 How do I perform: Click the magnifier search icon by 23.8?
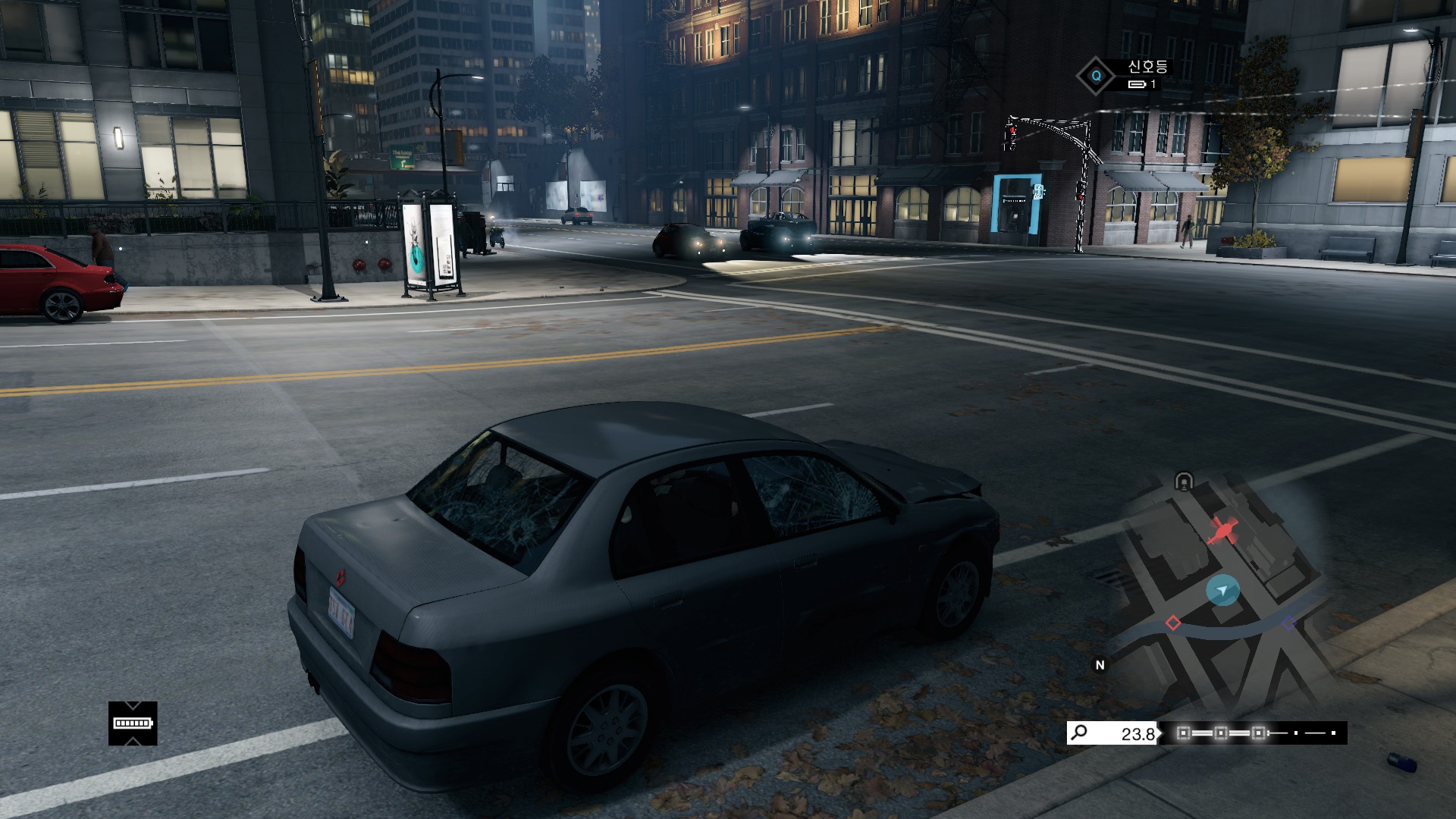click(1080, 733)
